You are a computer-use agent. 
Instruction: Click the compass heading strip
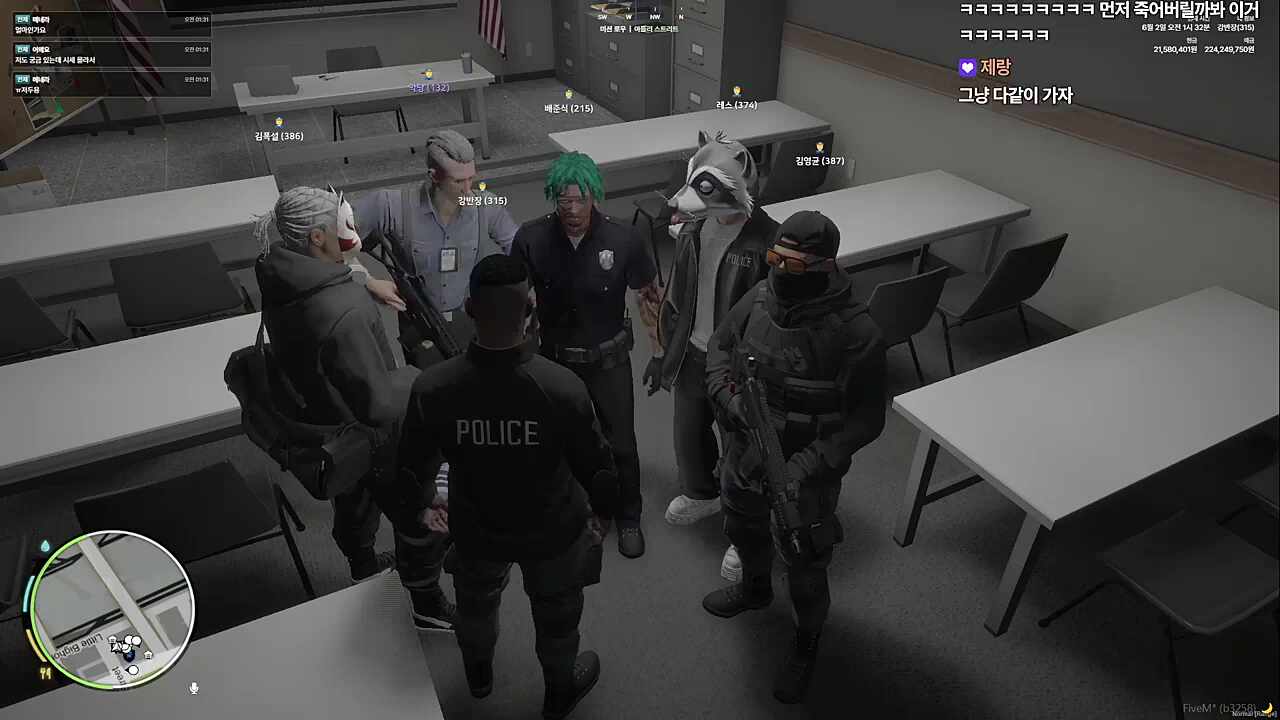[640, 16]
